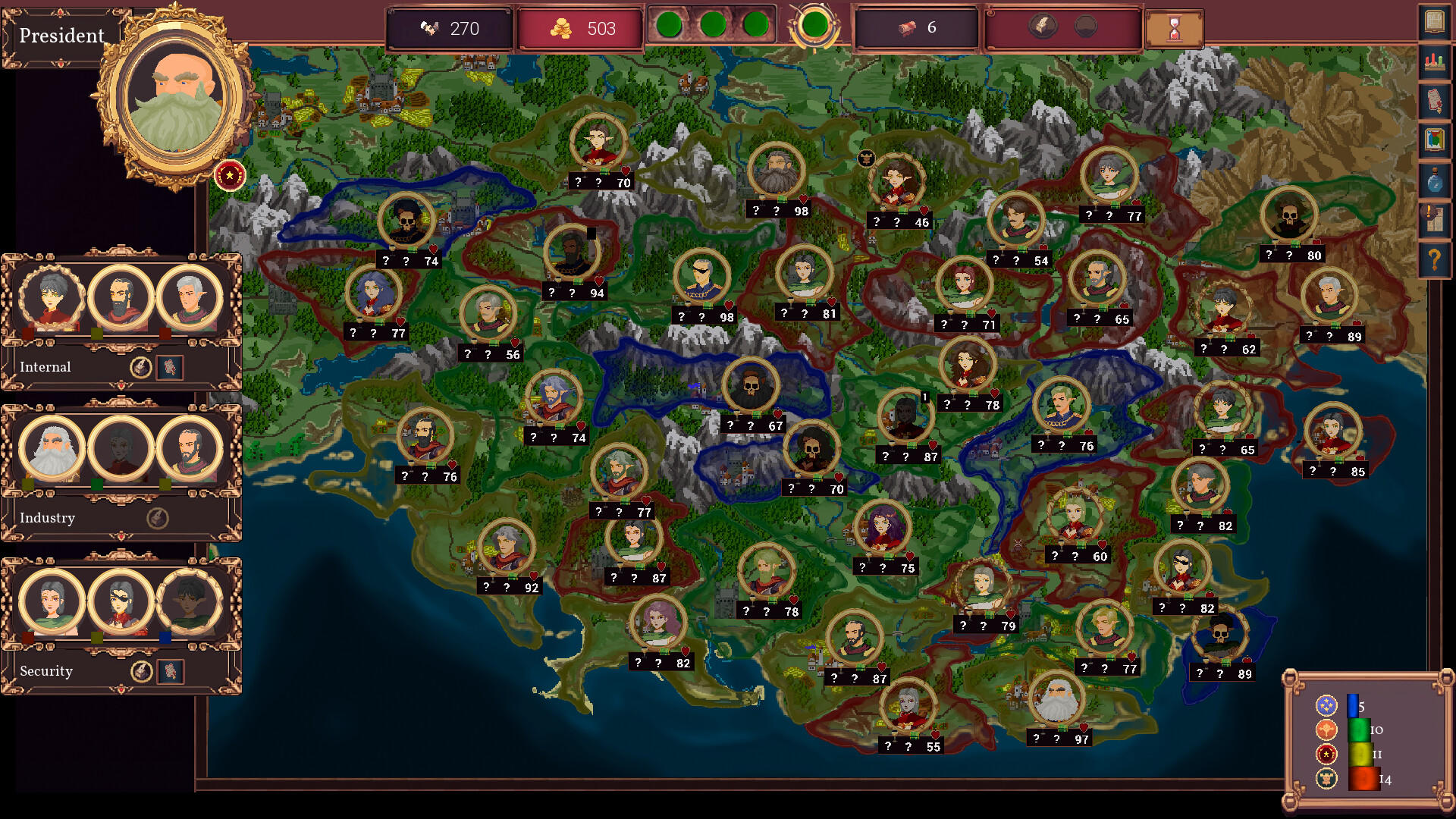This screenshot has width=1456, height=819.
Task: Open the journal book panel on the right sidebar
Action: [1433, 20]
